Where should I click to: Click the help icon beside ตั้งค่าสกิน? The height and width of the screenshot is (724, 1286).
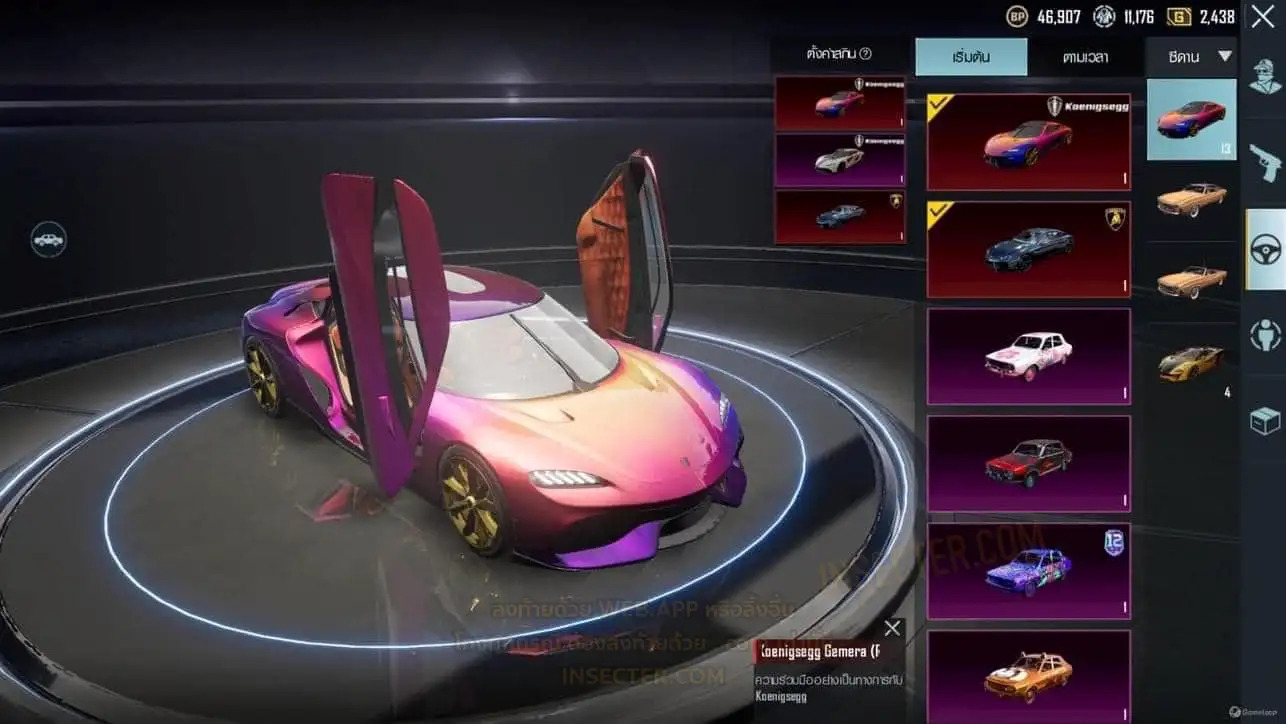point(866,54)
